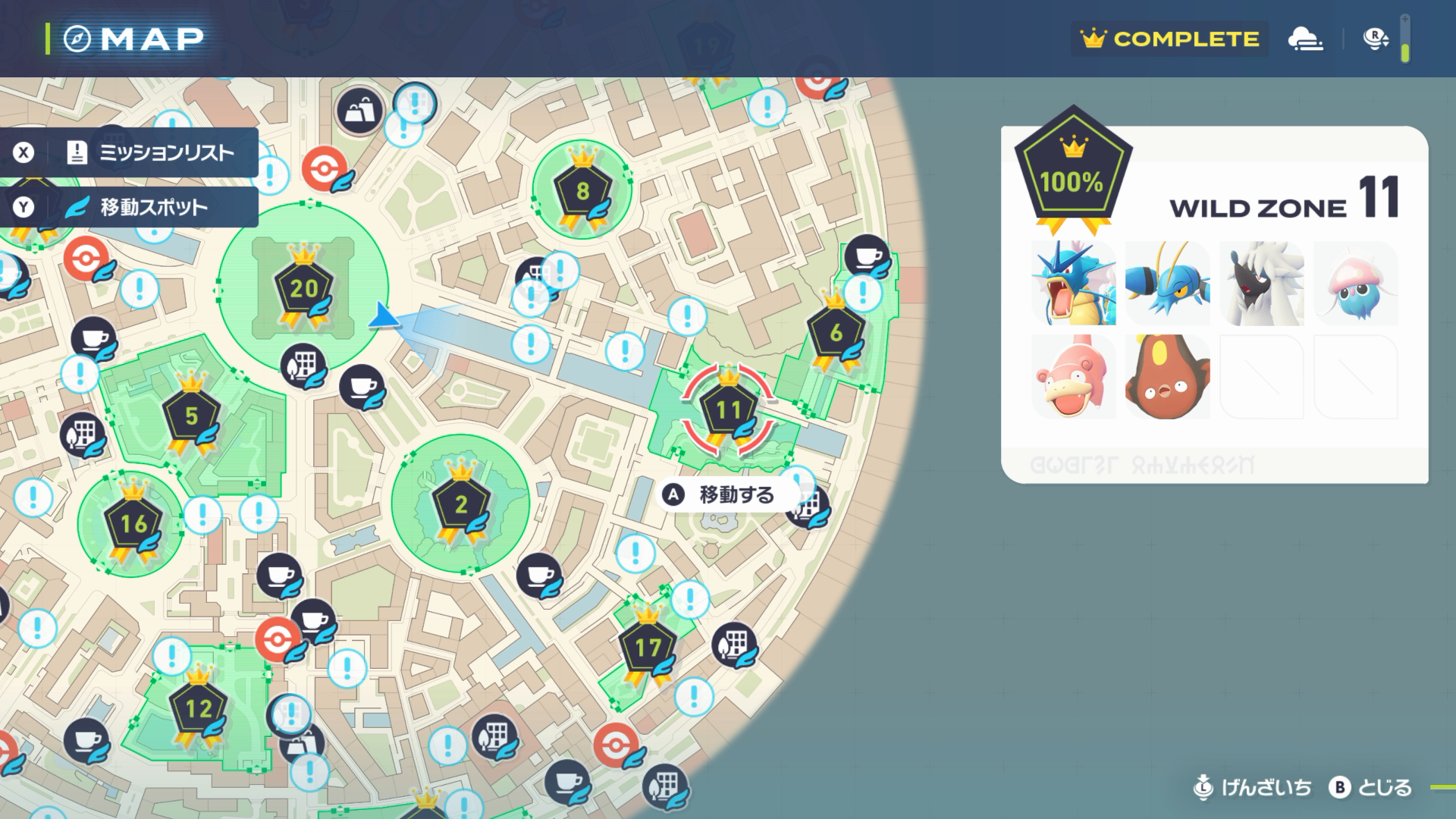Pick the Wild Zone 6 marker

[836, 333]
